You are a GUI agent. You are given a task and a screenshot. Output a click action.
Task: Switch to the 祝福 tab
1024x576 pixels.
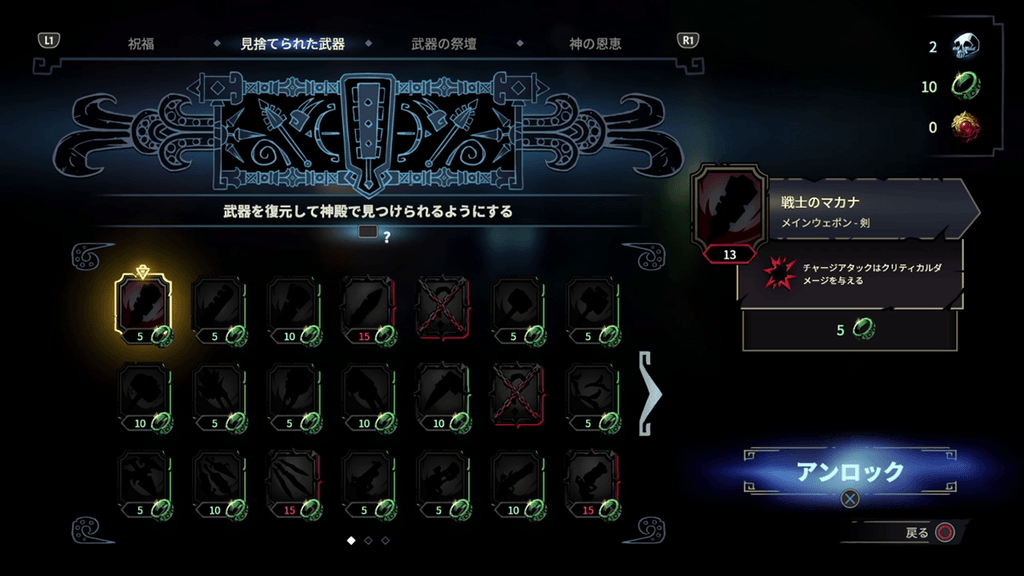pyautogui.click(x=141, y=44)
